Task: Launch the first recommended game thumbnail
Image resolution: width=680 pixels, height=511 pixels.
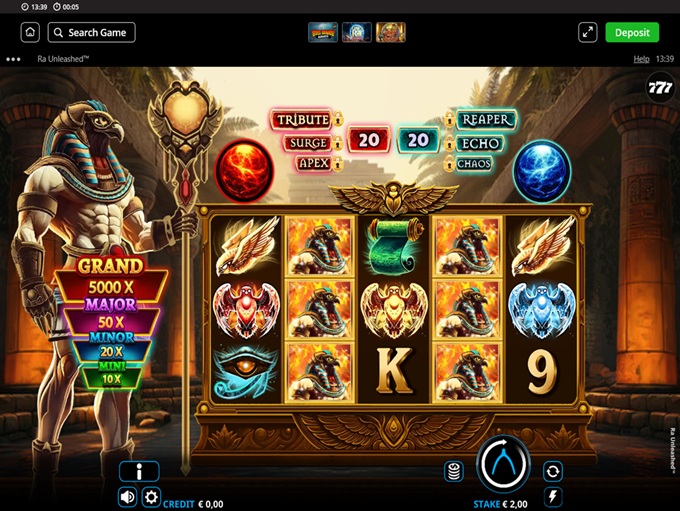Action: pos(322,32)
